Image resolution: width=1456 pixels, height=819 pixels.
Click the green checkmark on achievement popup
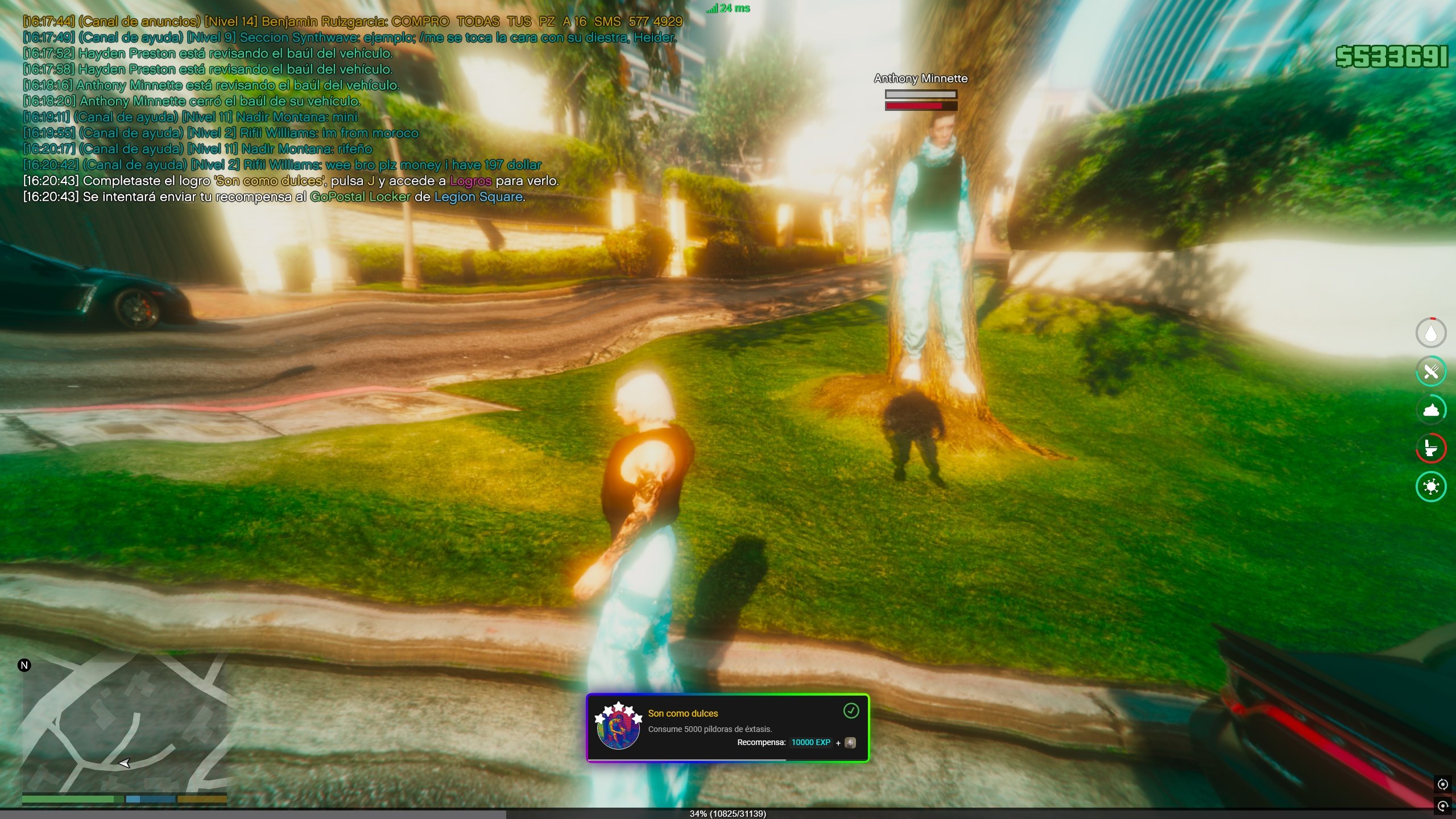[x=851, y=710]
